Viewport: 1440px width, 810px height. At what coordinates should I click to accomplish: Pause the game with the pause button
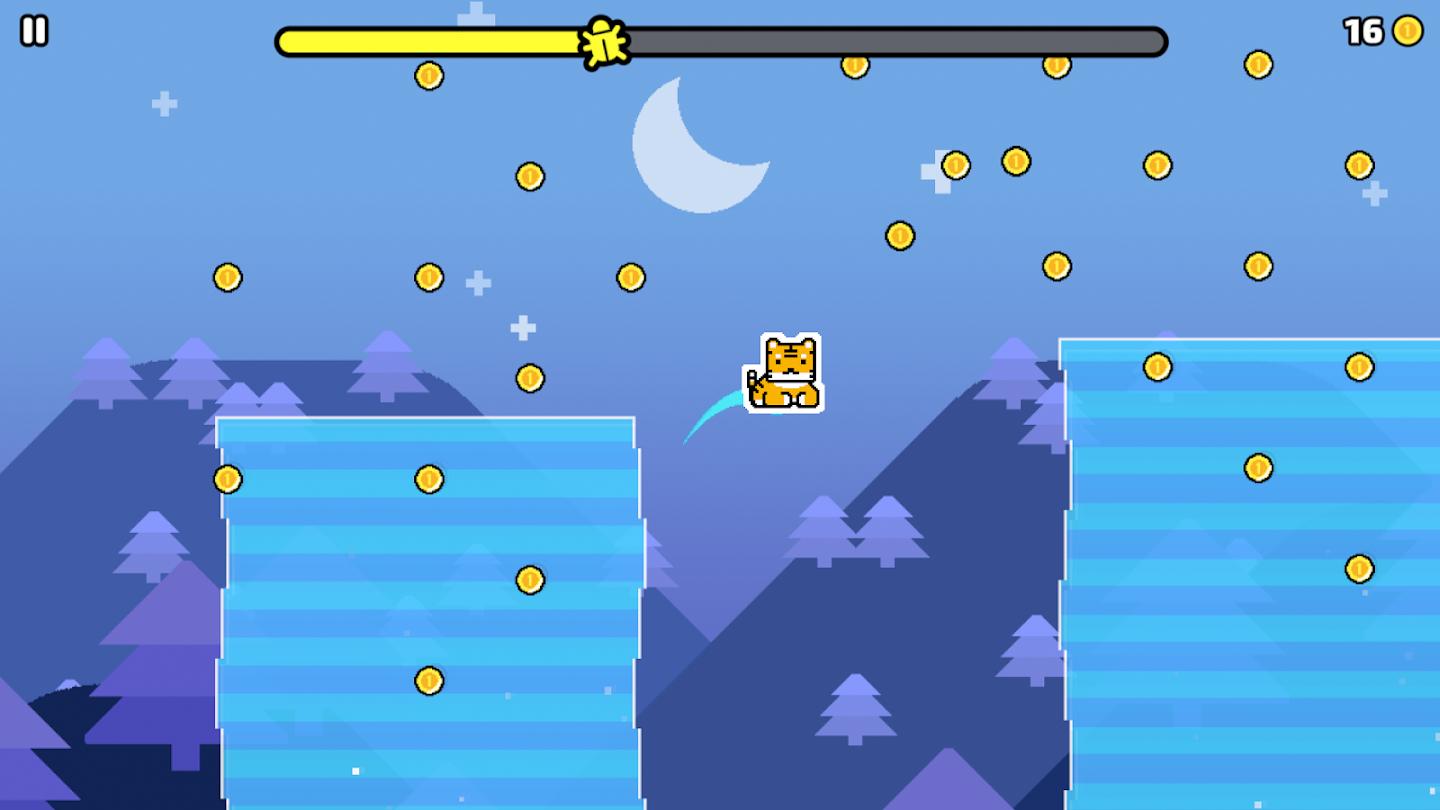[x=34, y=31]
